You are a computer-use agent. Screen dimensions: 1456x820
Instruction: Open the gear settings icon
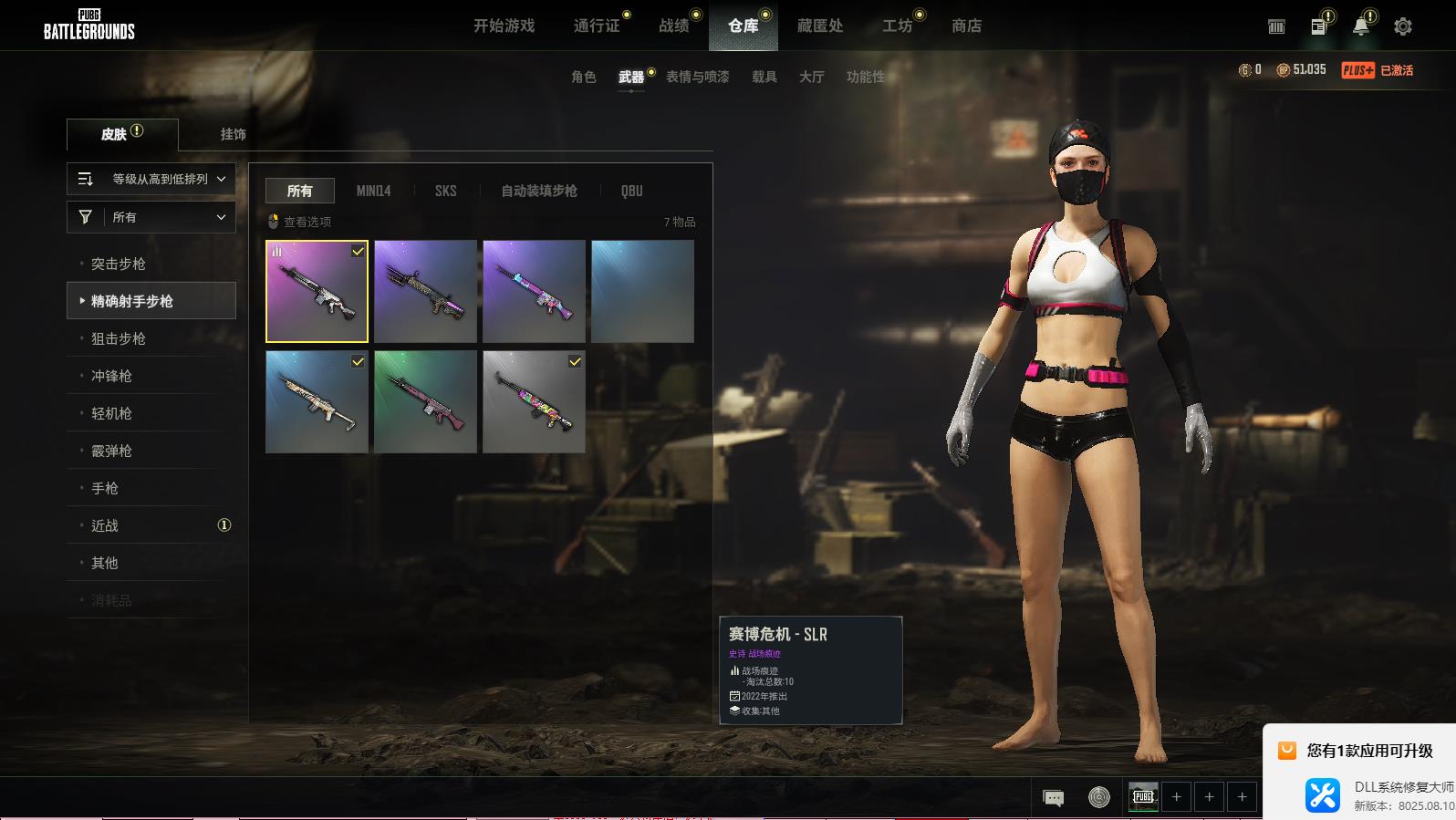1403,26
